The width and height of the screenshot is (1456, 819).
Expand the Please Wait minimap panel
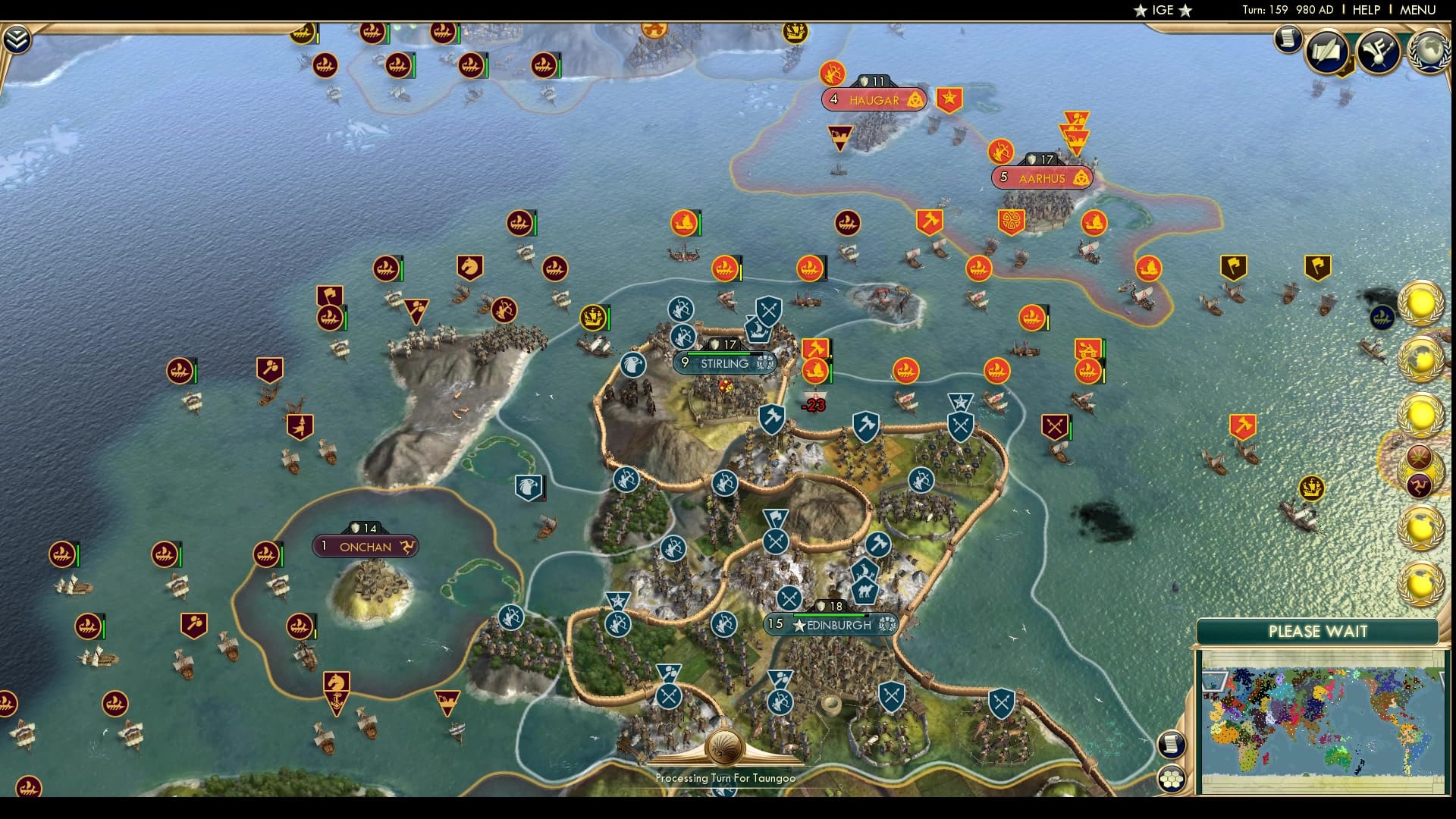(1318, 631)
